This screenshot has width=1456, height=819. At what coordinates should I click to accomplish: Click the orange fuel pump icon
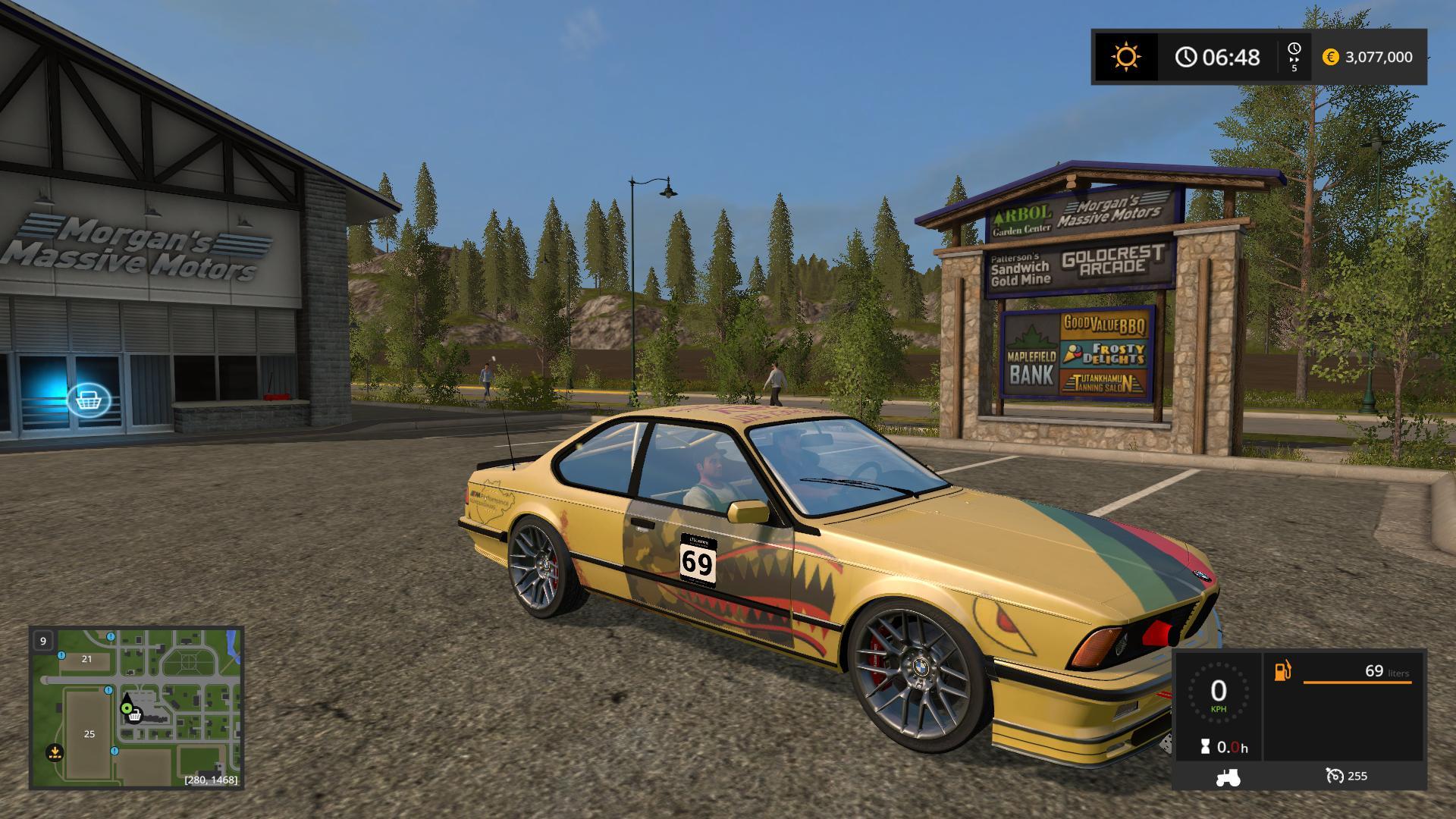point(1282,671)
